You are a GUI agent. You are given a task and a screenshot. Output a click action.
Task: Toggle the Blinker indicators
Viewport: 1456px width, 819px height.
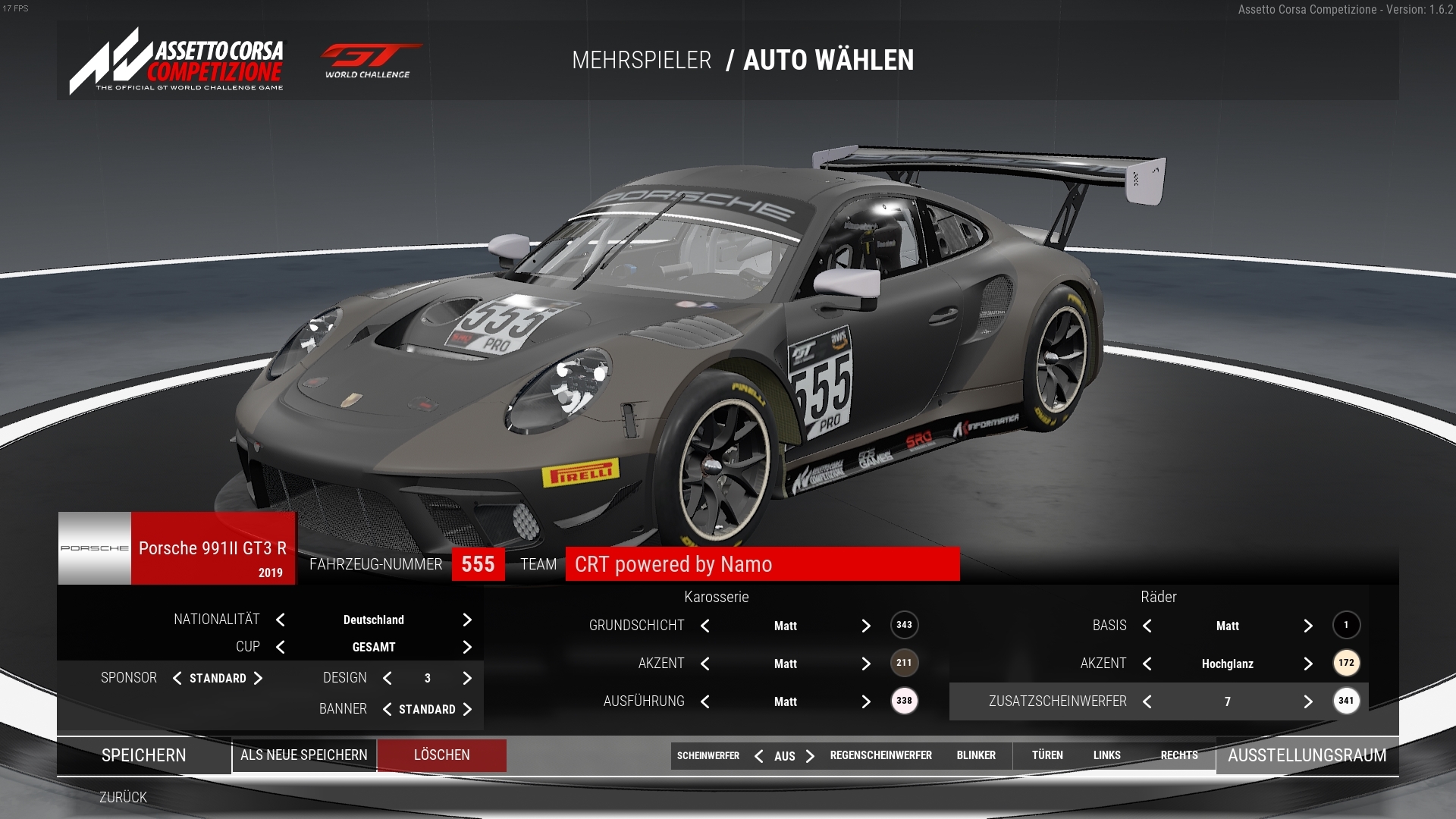tap(976, 755)
